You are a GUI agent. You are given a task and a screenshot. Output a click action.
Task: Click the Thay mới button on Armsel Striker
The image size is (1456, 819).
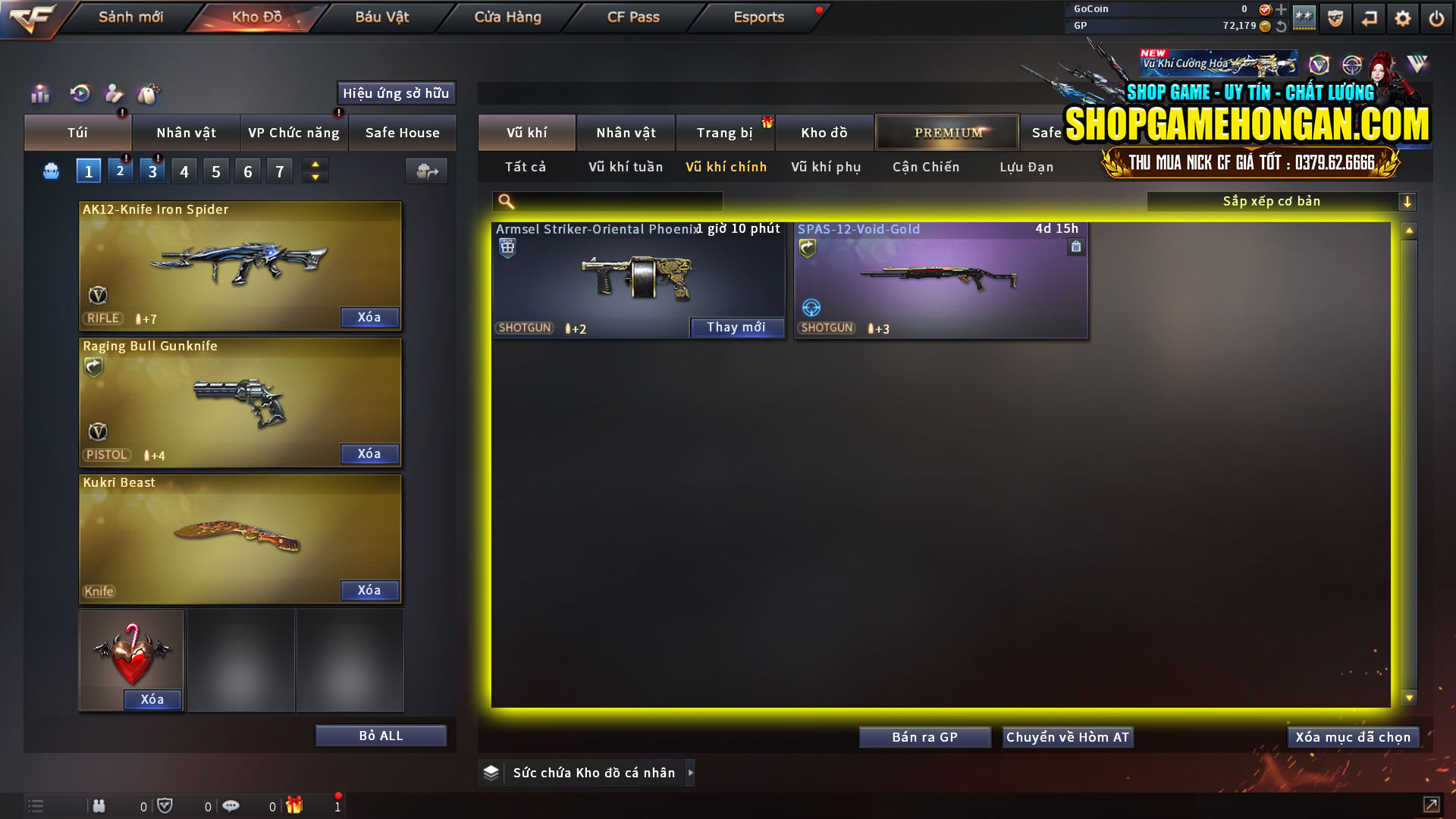pos(736,327)
